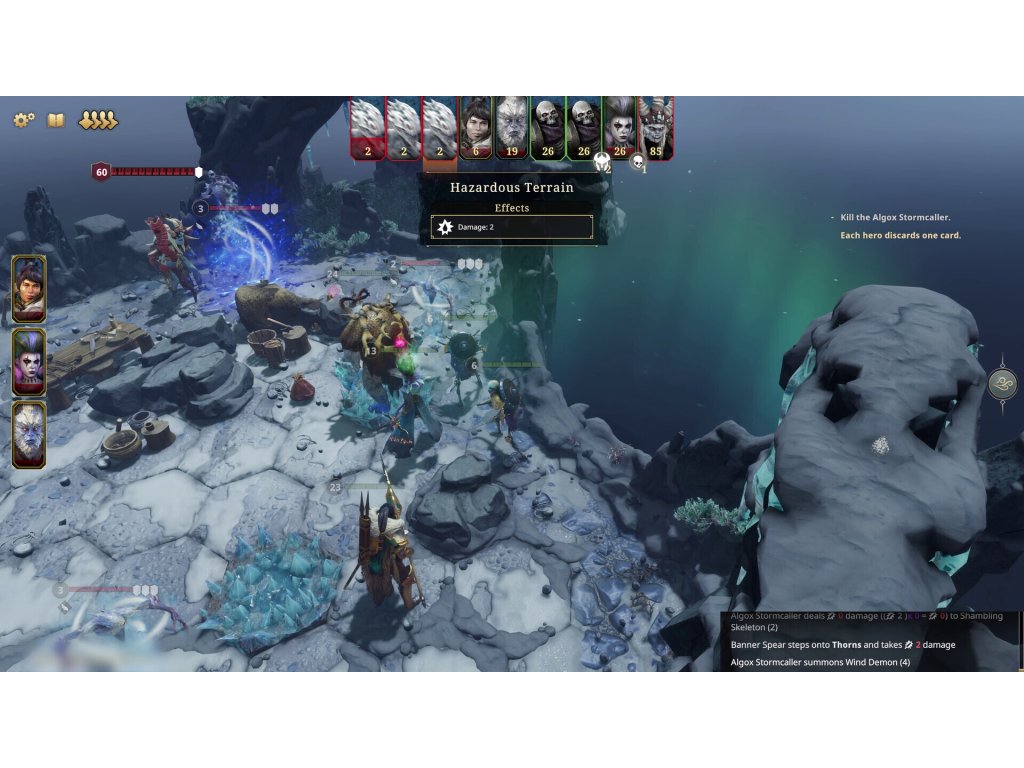Viewport: 1024px width, 768px height.
Task: Select the purple-haired hero party portrait
Action: pos(29,362)
